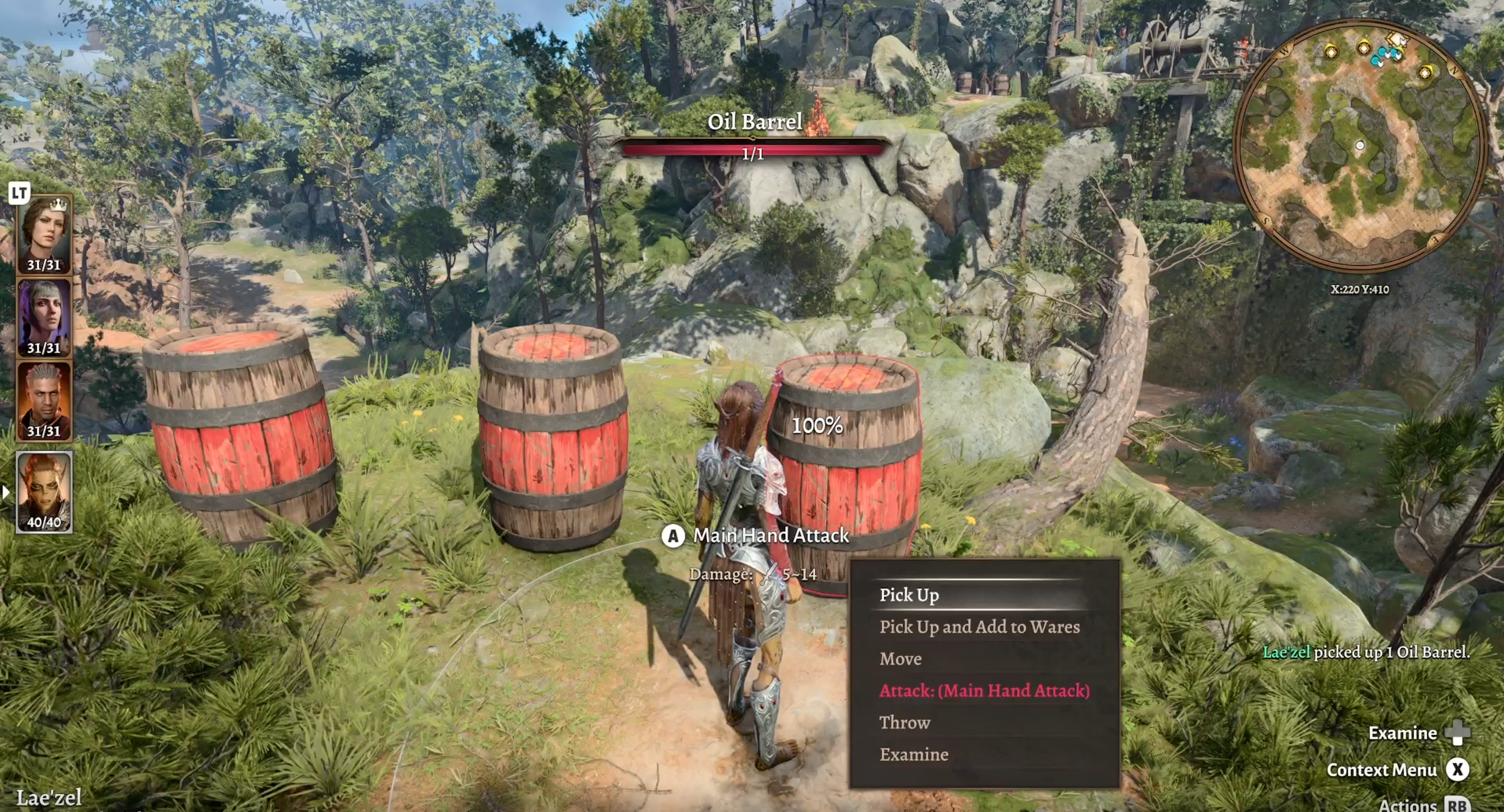The height and width of the screenshot is (812, 1504).
Task: Choose Pick Up from the context menu
Action: [909, 595]
